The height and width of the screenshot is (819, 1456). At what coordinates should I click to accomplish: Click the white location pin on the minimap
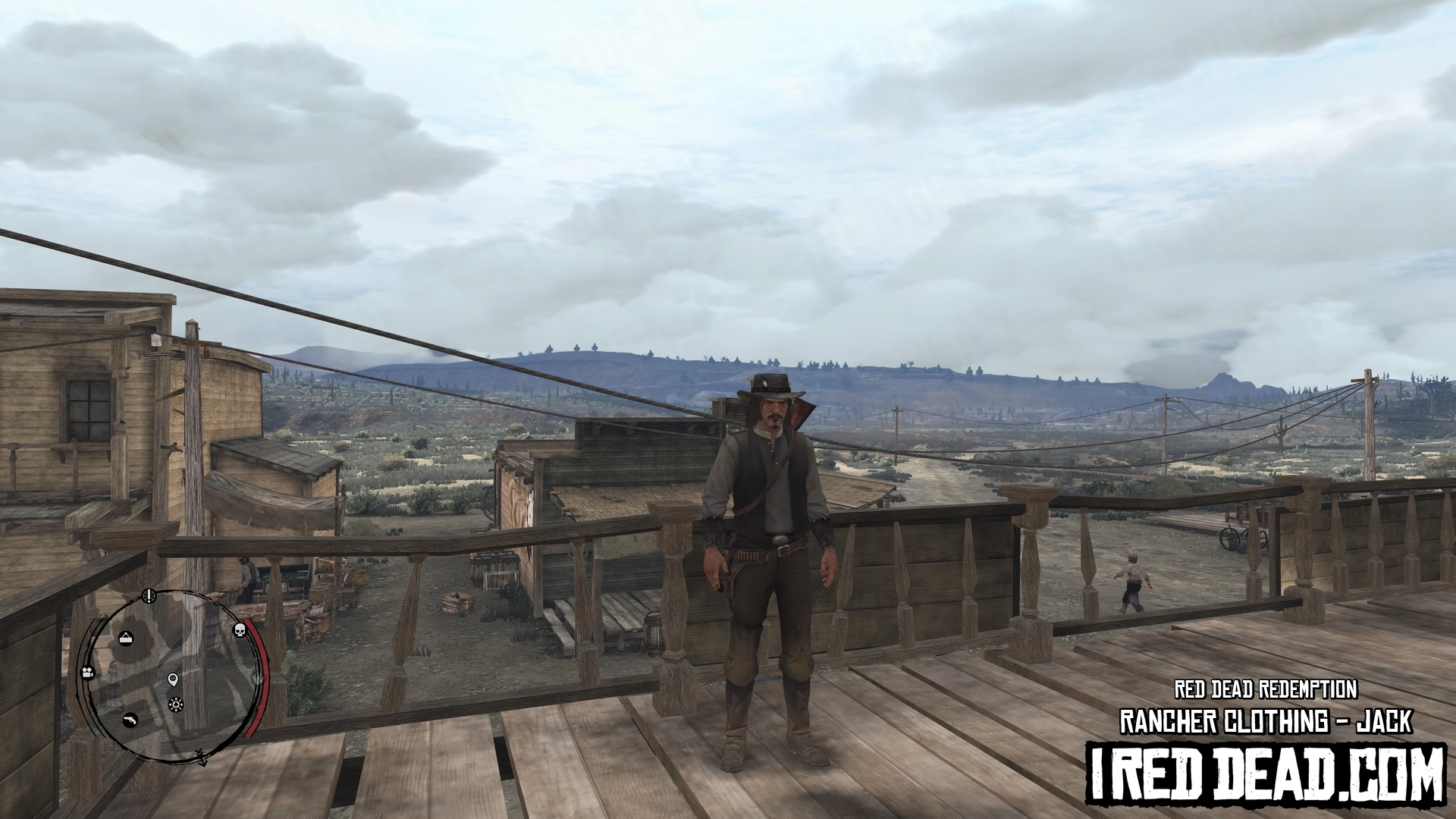173,679
